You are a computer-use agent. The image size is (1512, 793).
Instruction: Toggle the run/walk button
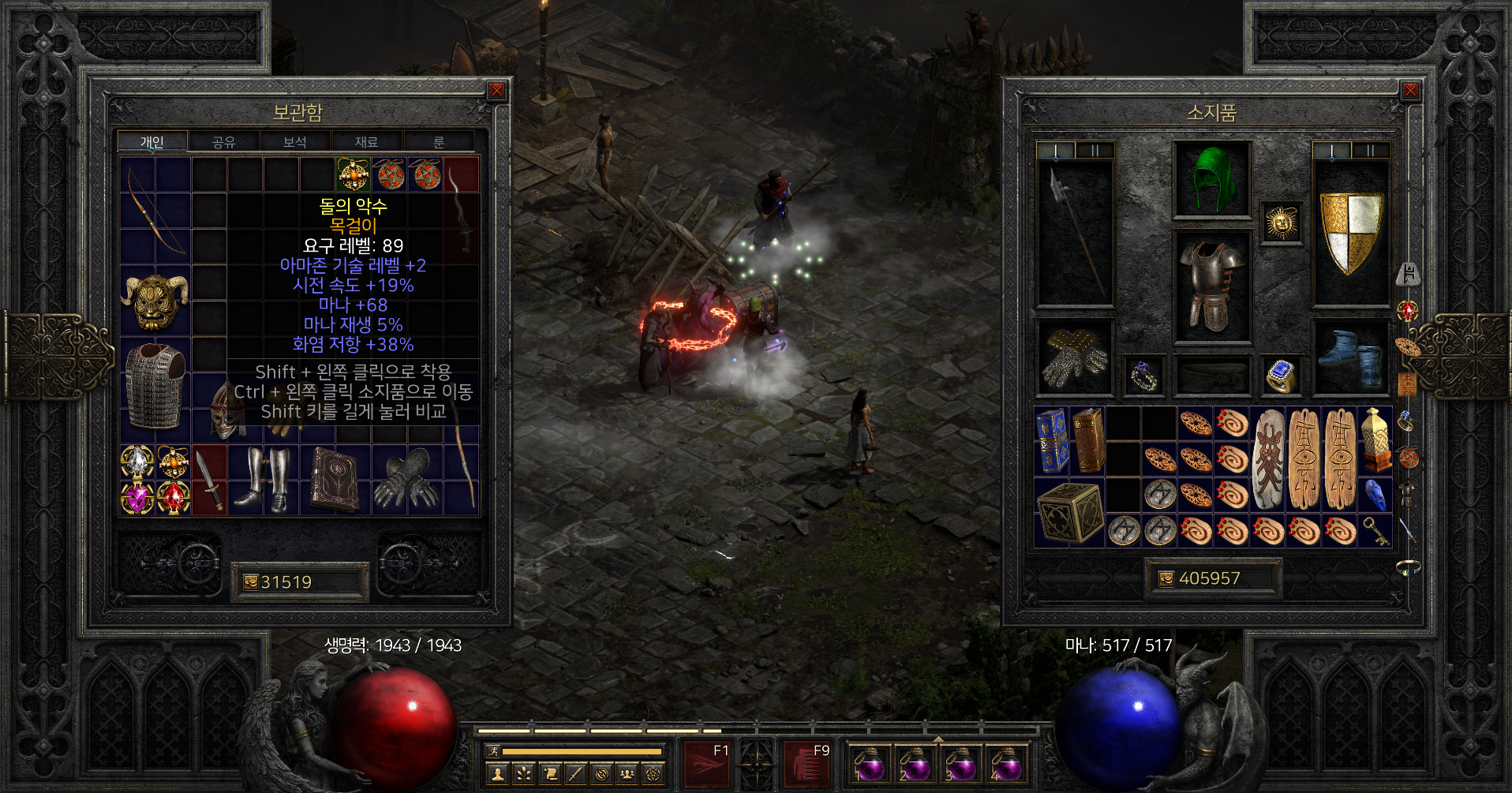pyautogui.click(x=492, y=751)
